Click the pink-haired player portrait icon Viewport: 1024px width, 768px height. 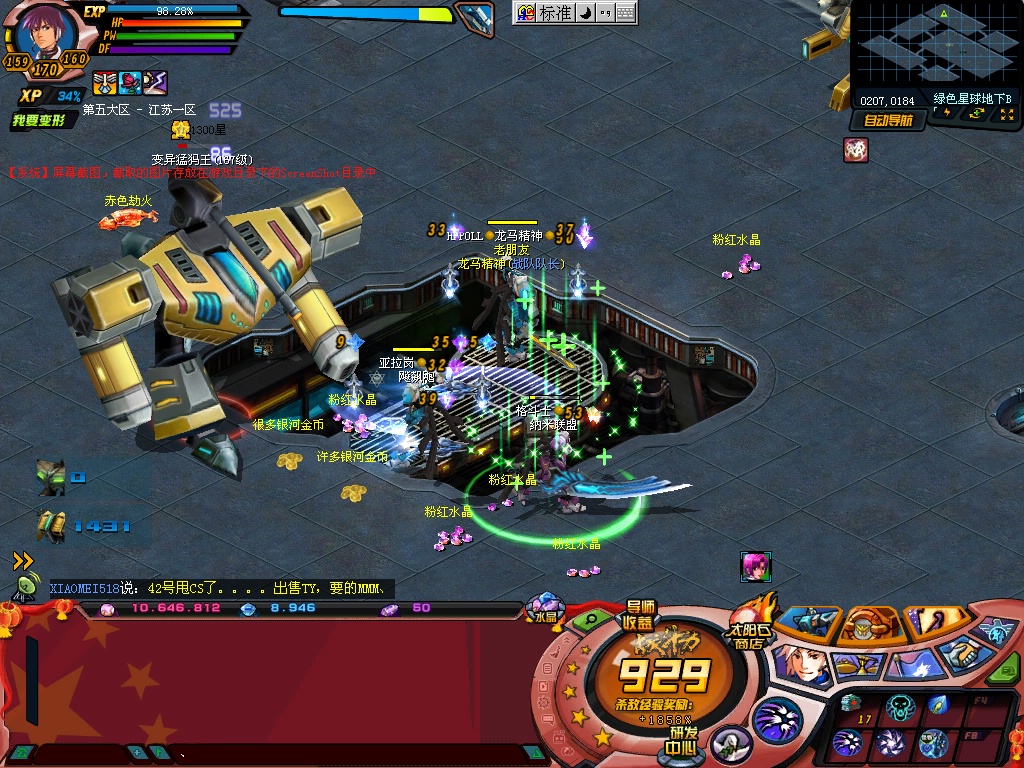755,566
